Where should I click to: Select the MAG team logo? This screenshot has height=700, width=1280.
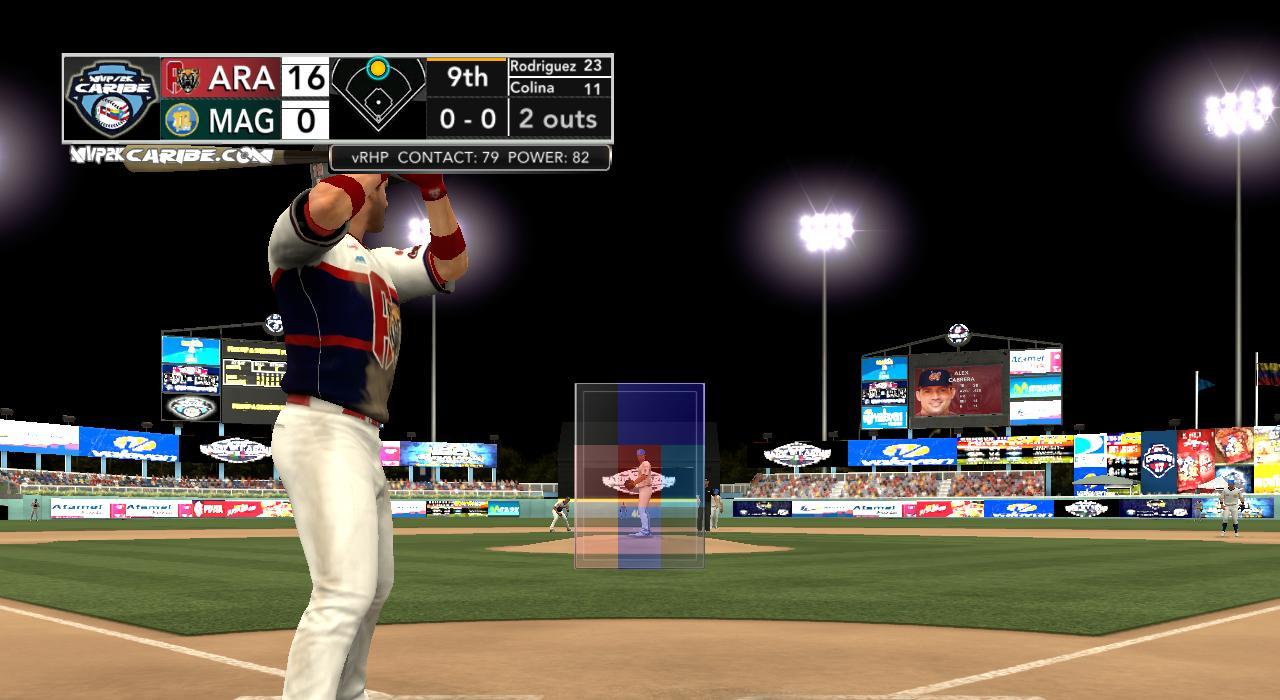click(x=182, y=120)
